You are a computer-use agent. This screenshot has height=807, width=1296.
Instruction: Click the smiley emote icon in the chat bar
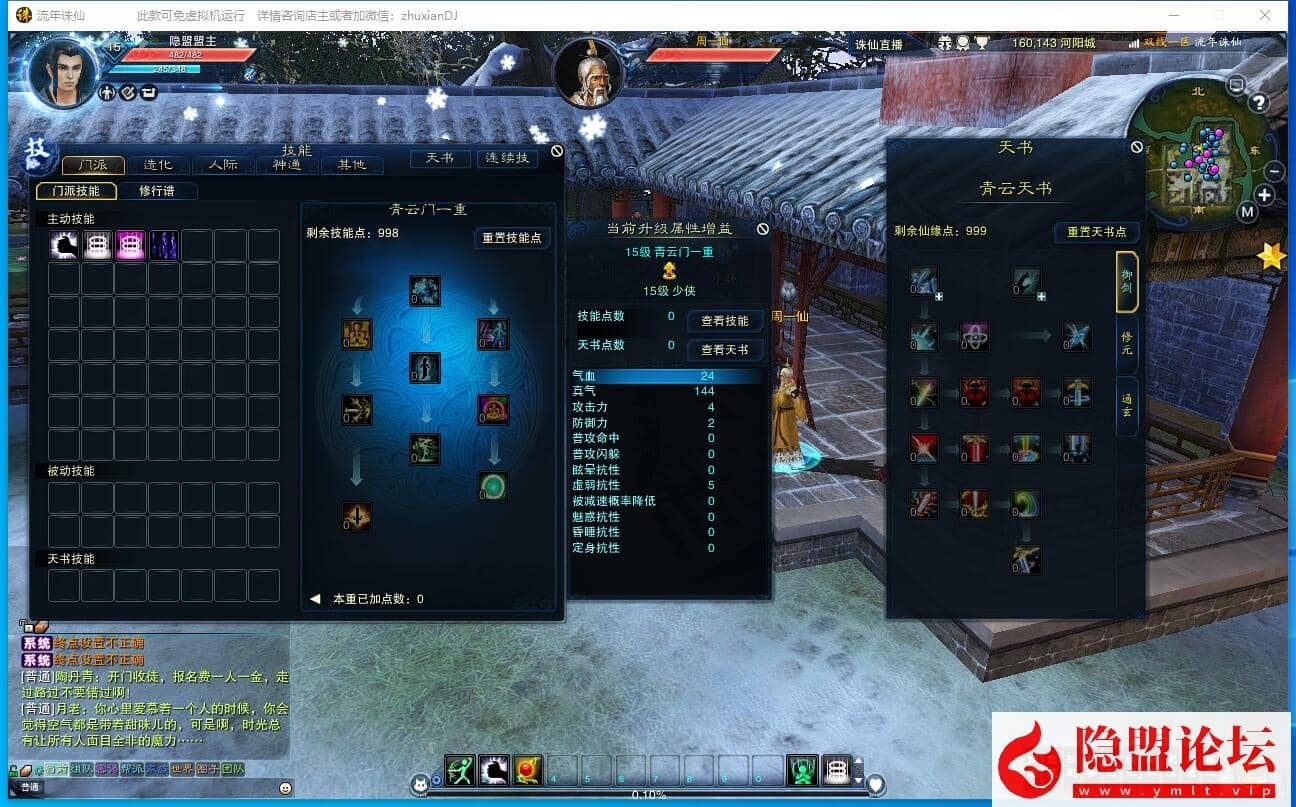click(x=285, y=789)
